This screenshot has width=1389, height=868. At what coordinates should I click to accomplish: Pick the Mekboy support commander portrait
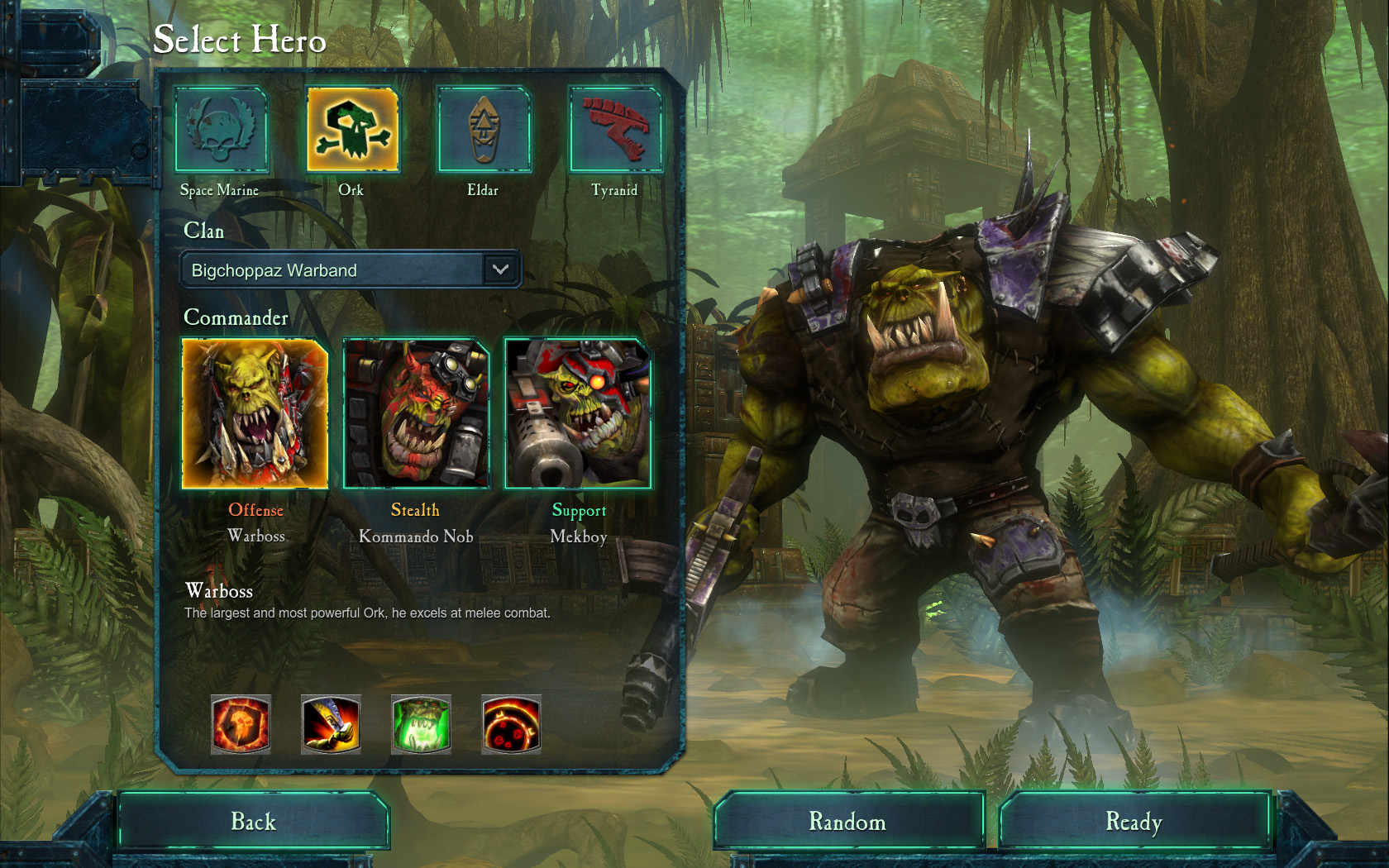coord(578,413)
